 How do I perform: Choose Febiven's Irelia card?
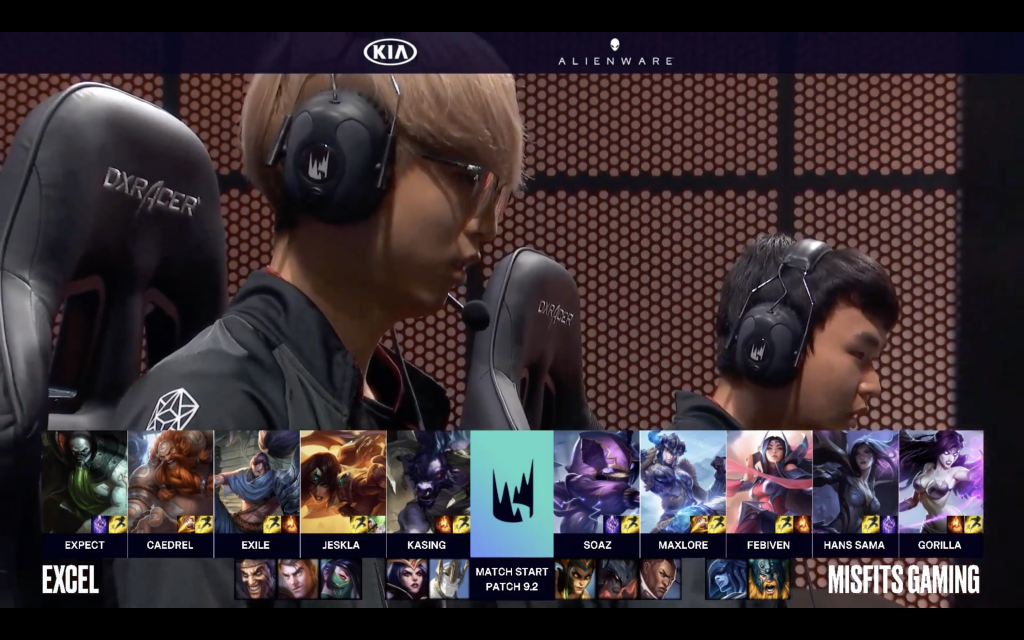pyautogui.click(x=768, y=482)
